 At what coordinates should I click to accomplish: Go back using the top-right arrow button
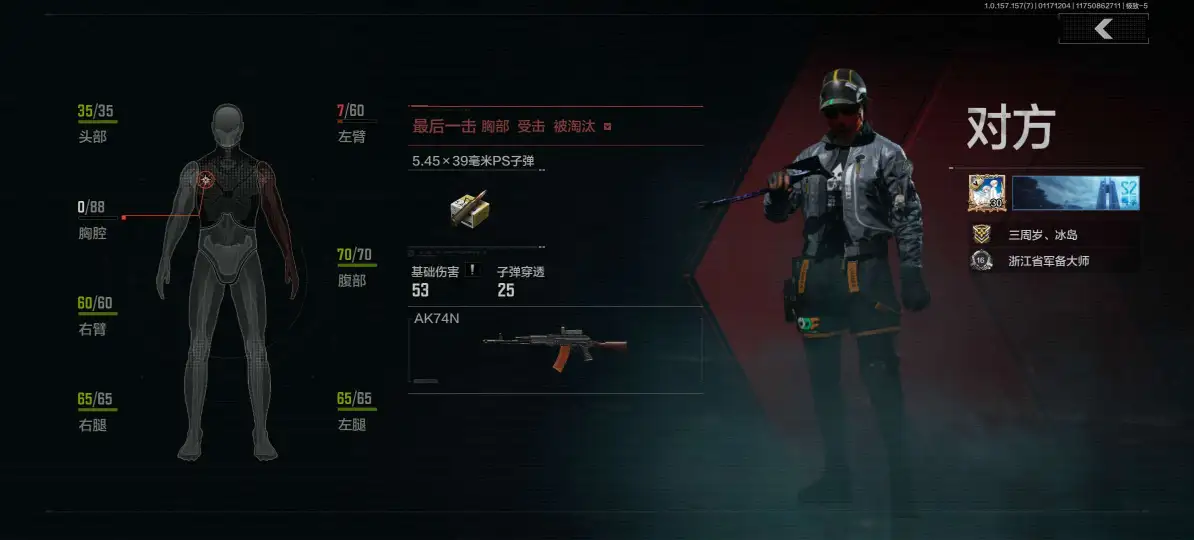pyautogui.click(x=1103, y=29)
